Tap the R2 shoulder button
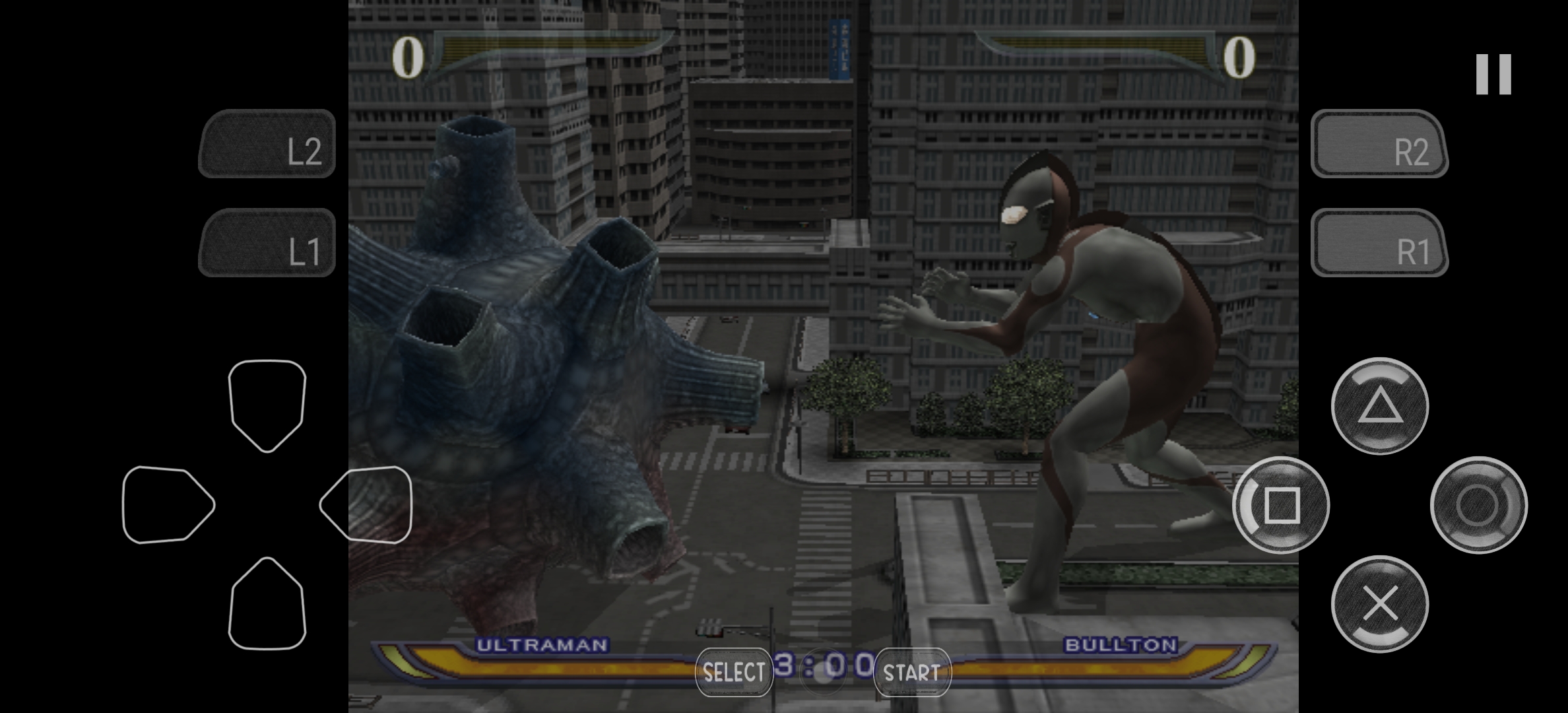1568x713 pixels. pyautogui.click(x=1379, y=144)
